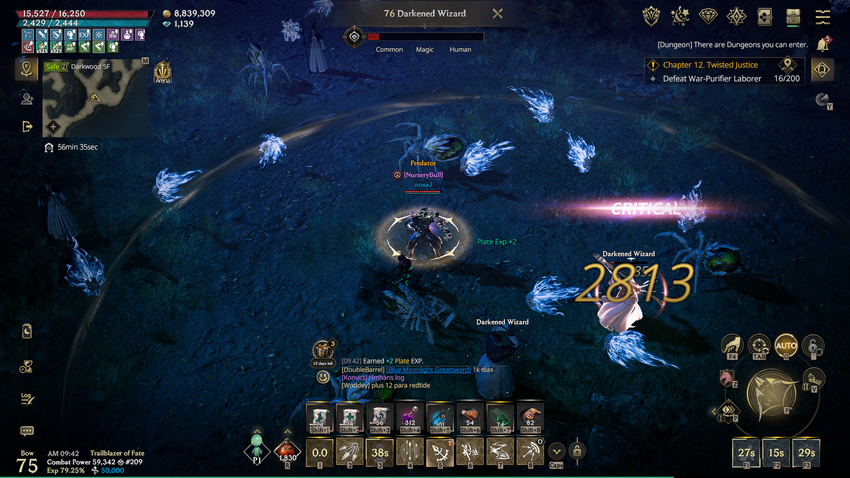Use the purple potion with 312 count
850x478 pixels.
(408, 418)
